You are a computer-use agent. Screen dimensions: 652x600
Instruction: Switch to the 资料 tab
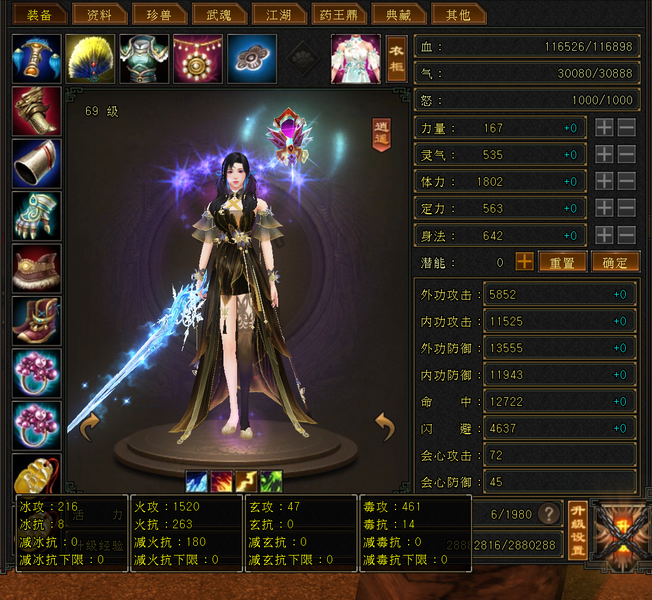pos(99,14)
